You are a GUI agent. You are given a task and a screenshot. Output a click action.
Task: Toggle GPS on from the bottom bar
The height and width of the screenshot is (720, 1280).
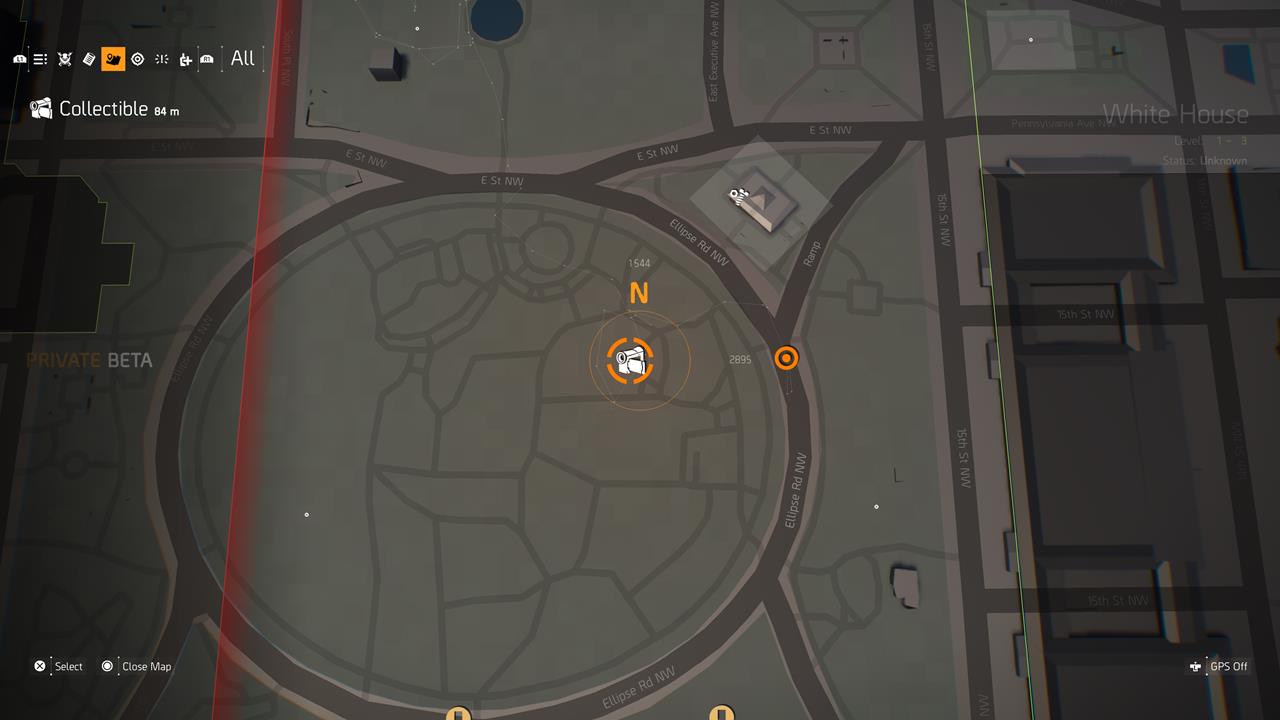click(x=1220, y=666)
